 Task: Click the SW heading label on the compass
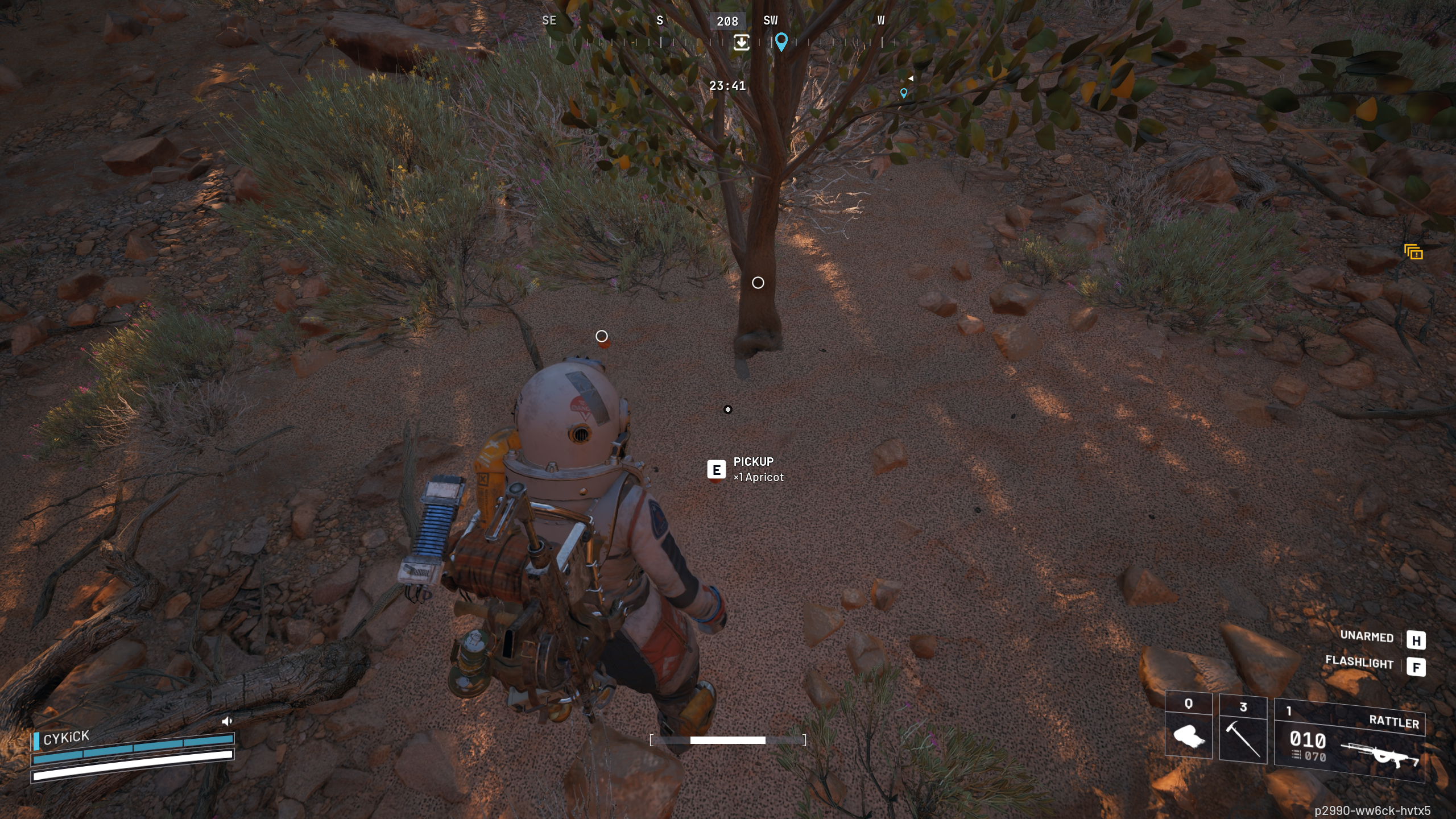pyautogui.click(x=771, y=21)
